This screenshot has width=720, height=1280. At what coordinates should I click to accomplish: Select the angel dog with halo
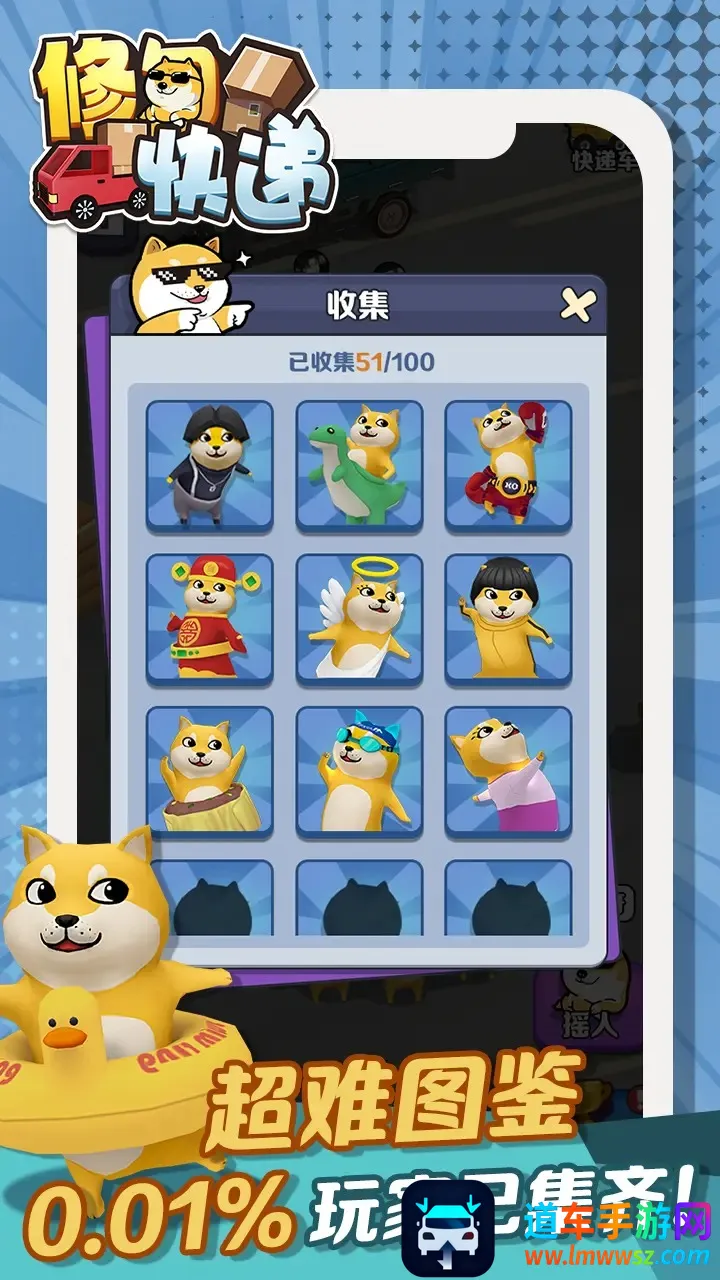pyautogui.click(x=360, y=619)
